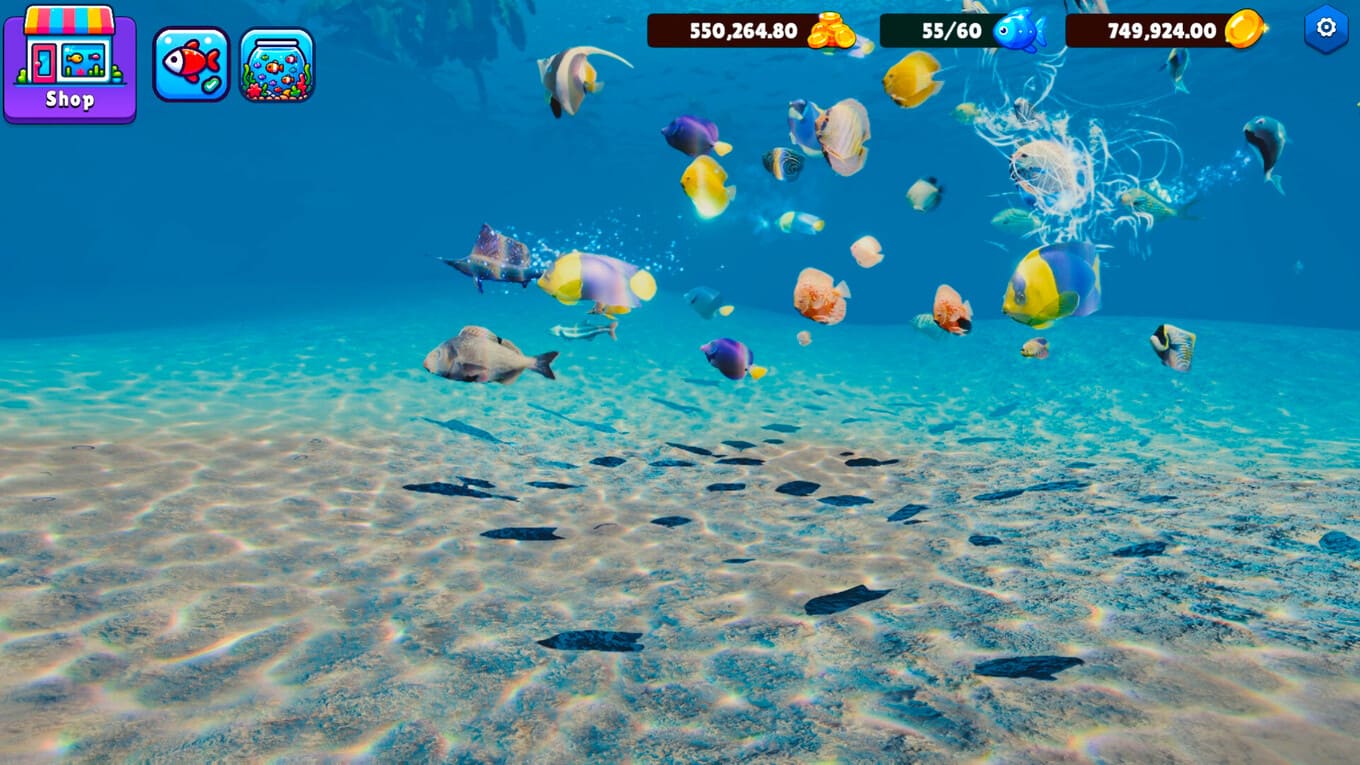Open the Shop menu
This screenshot has height=765, width=1360.
(x=70, y=64)
